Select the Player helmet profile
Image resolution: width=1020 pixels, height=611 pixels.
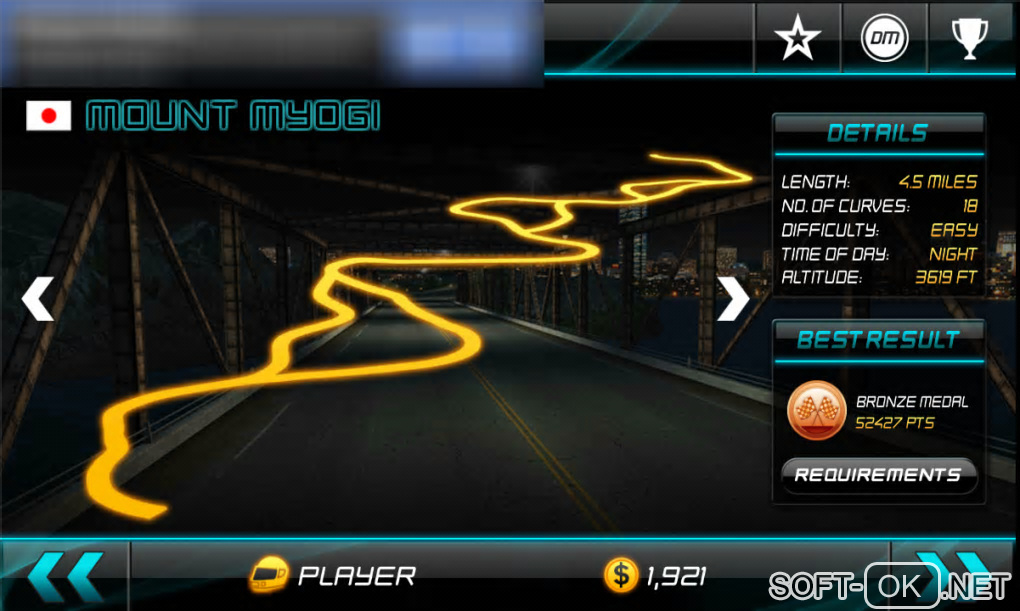pos(333,576)
